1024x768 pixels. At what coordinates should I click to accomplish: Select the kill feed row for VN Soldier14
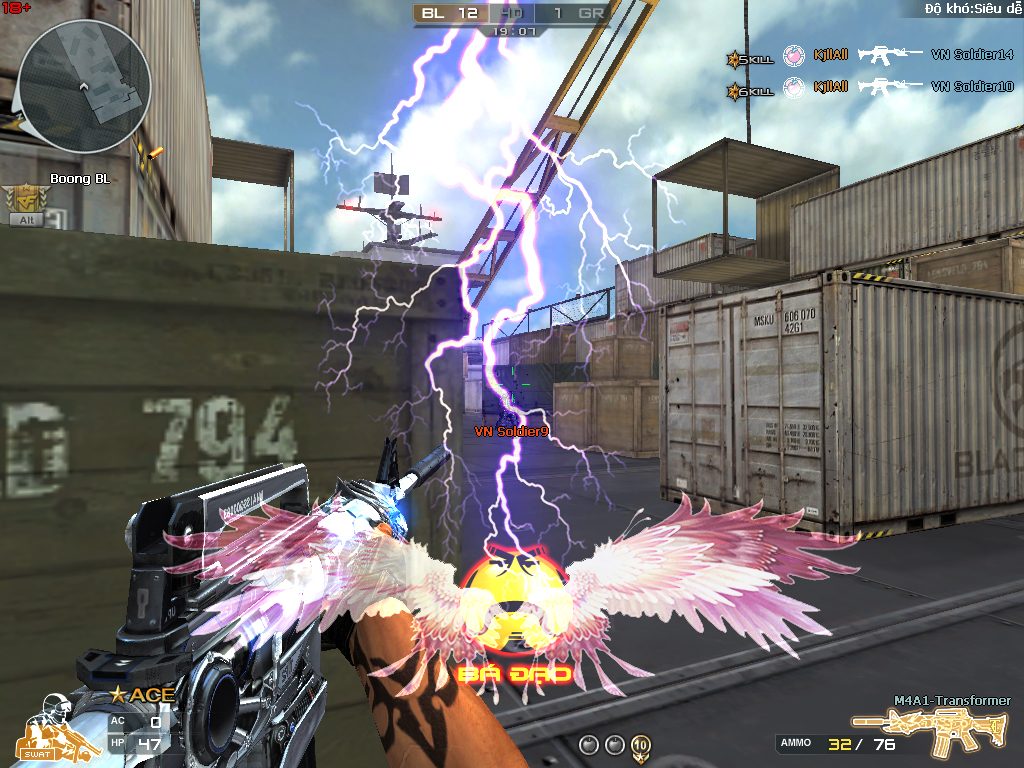point(870,57)
